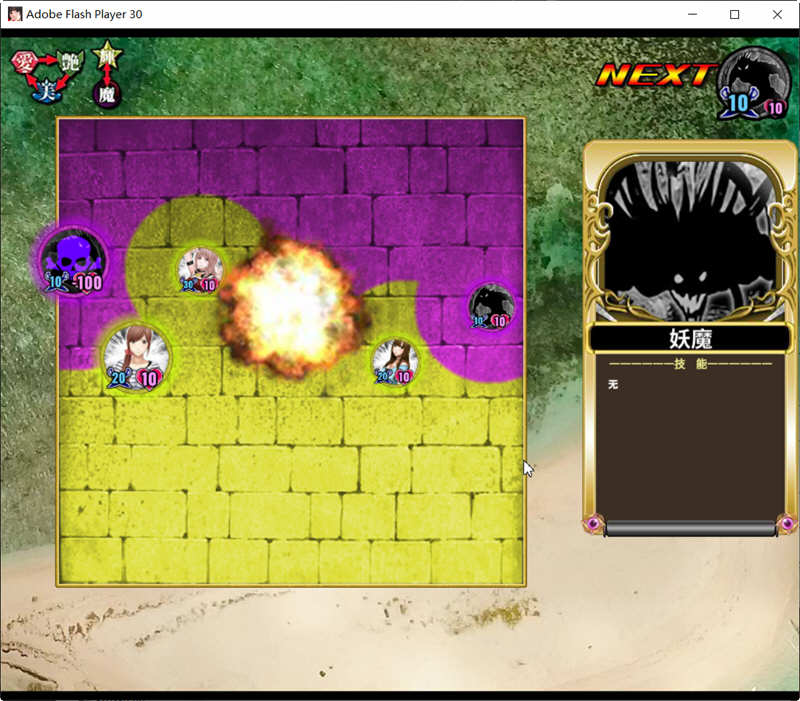Open the 技能 skill panel on the card

689,440
